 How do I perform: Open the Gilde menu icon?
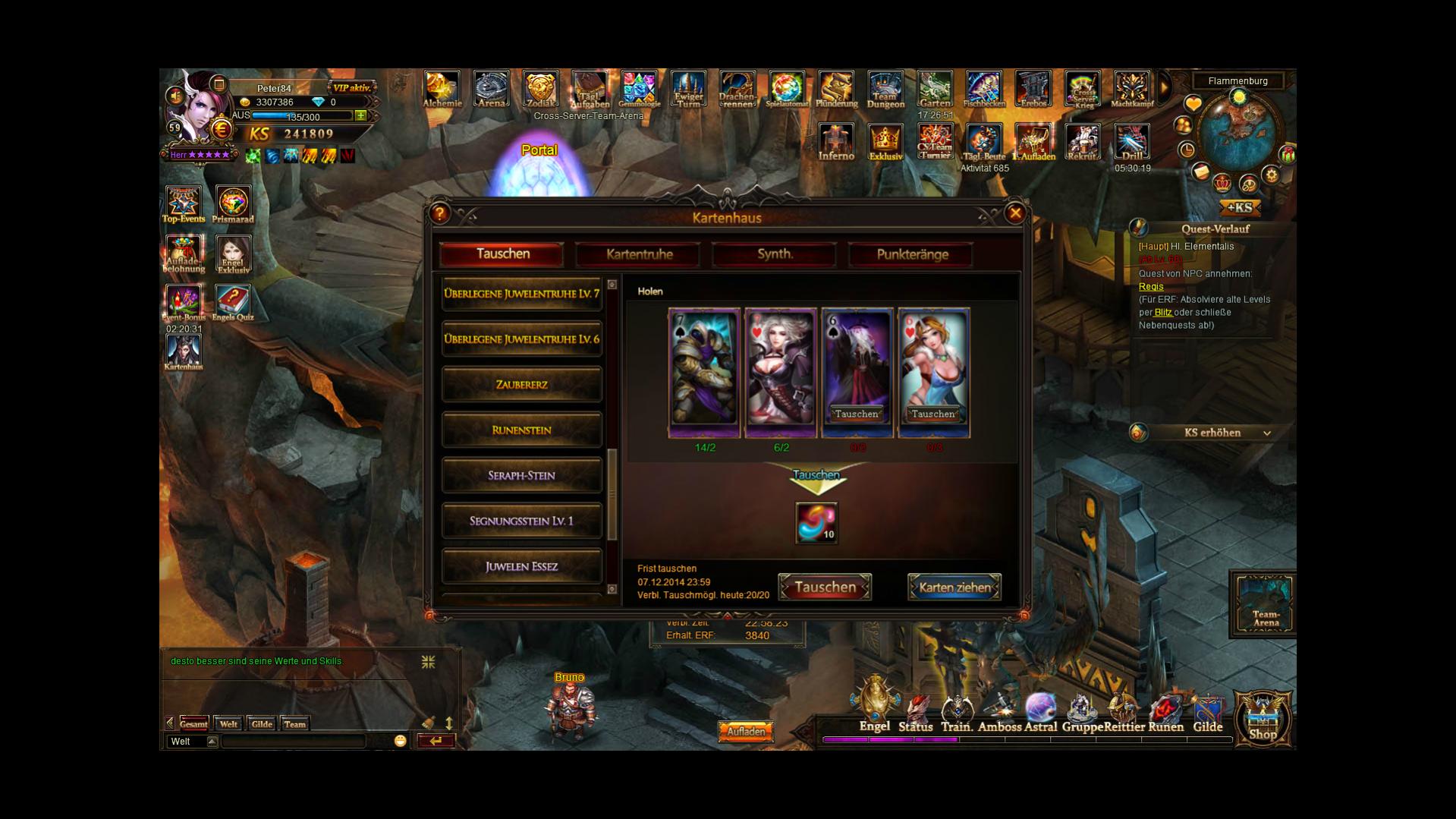coord(1207,715)
